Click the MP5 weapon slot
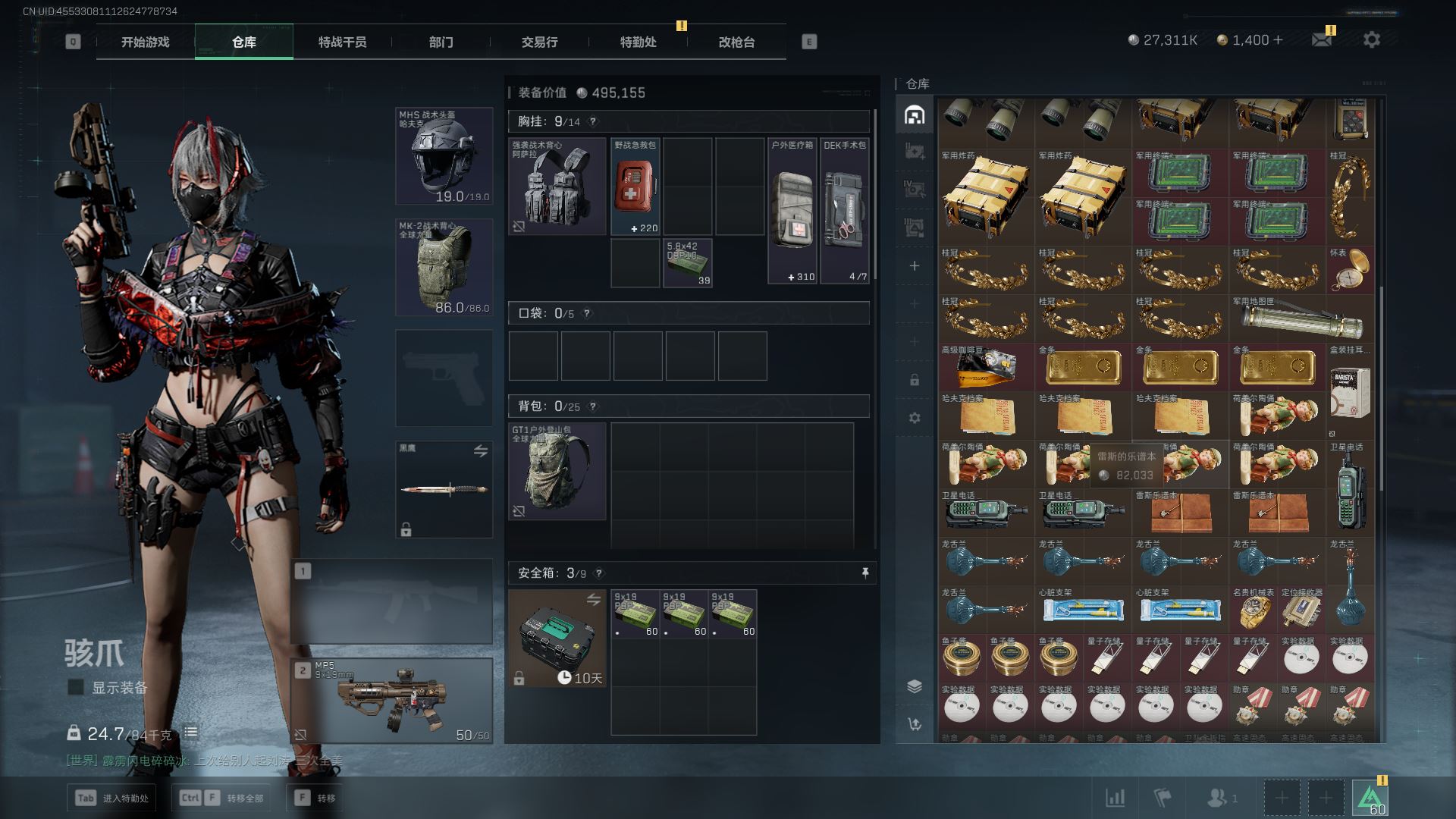 (x=392, y=701)
